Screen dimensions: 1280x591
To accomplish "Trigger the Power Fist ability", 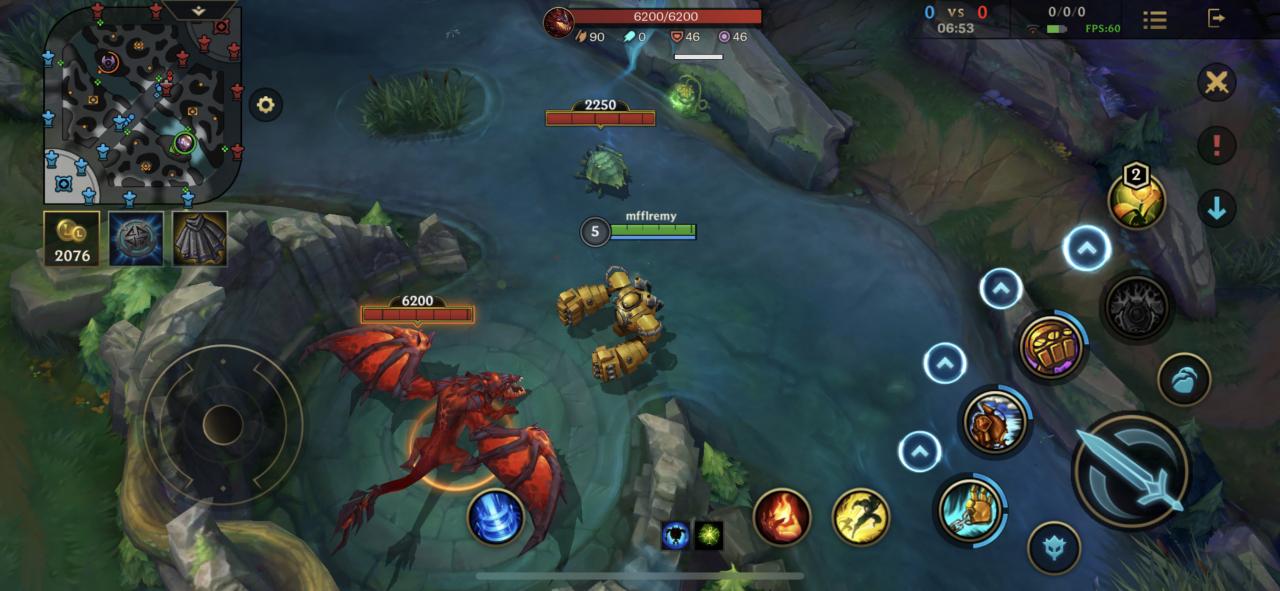I will [x=1052, y=346].
